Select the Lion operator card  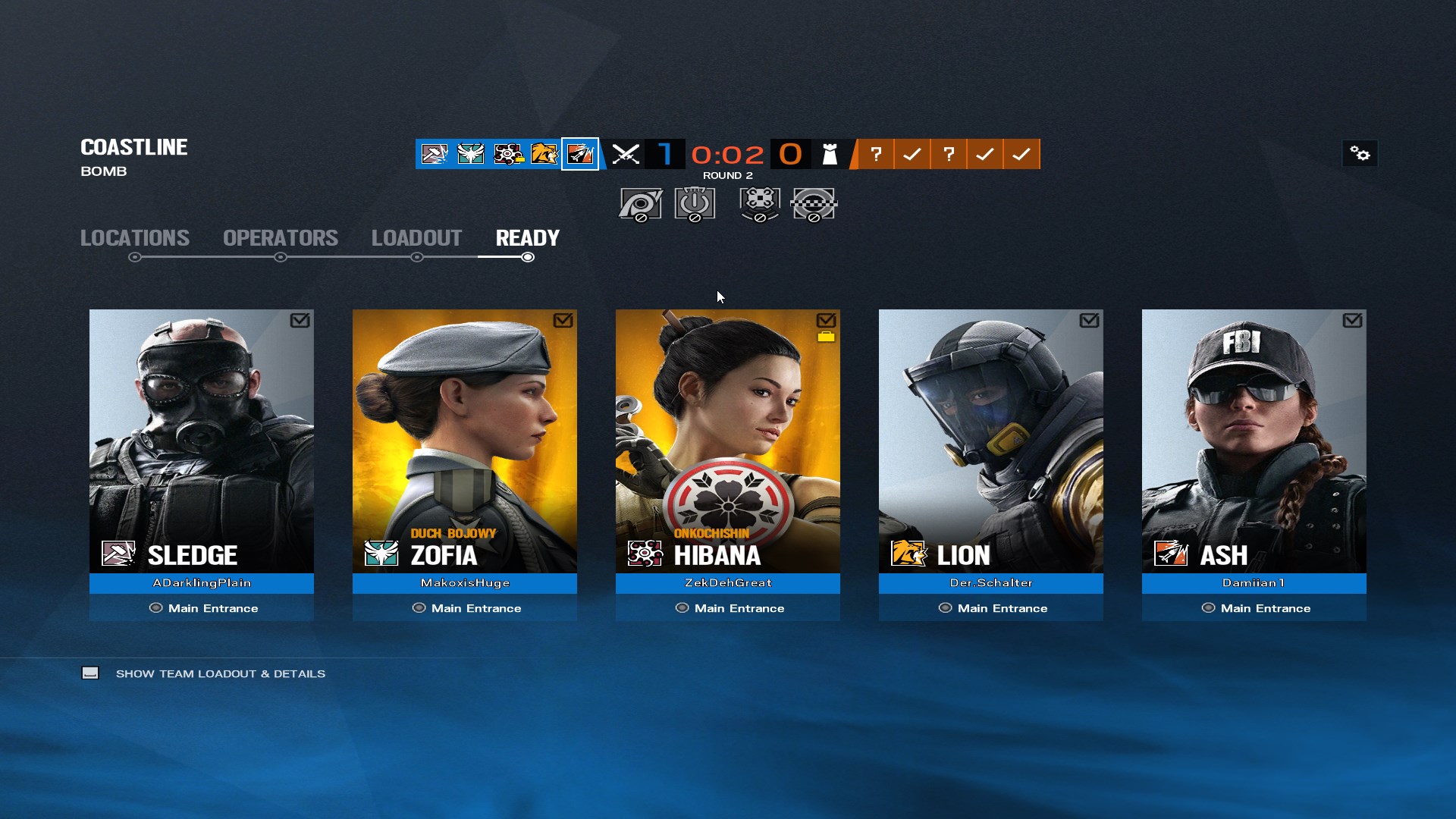point(991,441)
